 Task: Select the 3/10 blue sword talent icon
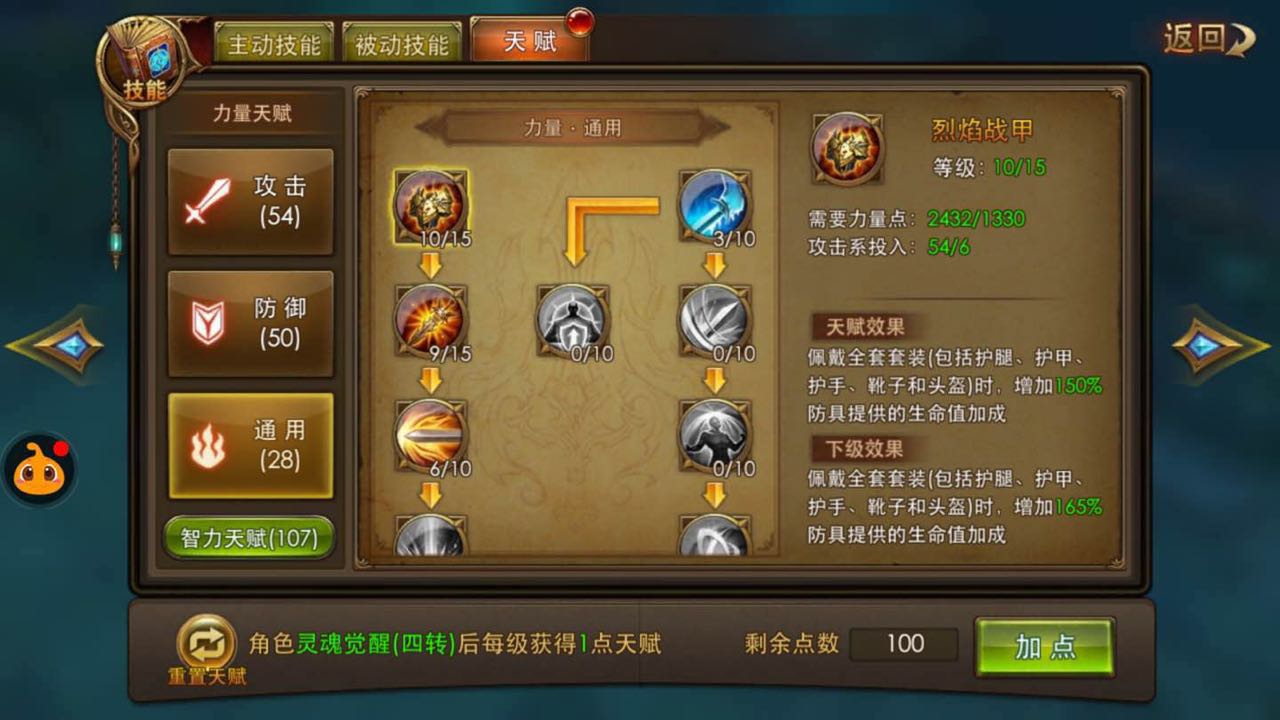pos(713,205)
